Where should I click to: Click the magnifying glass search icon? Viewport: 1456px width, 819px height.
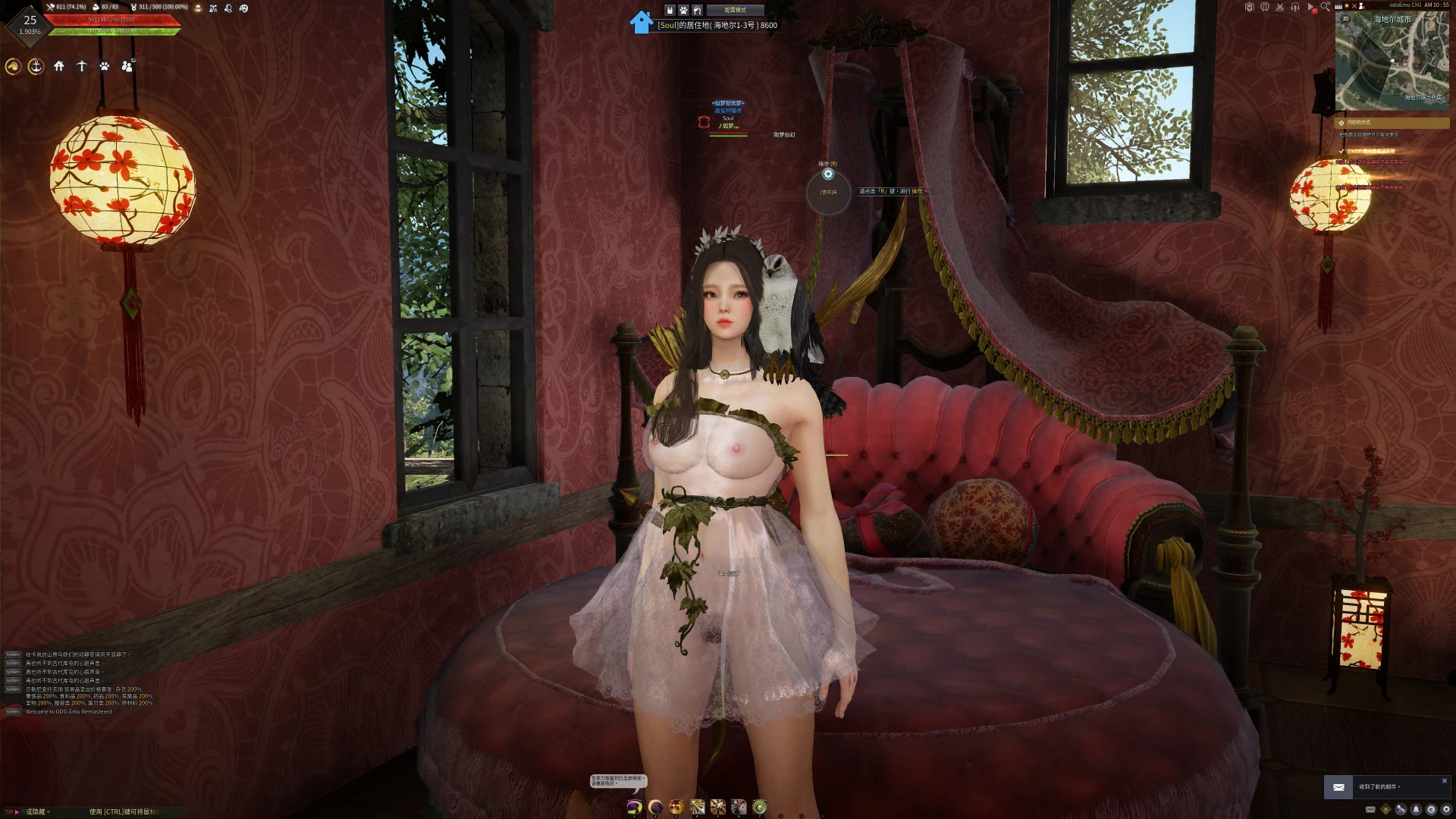coord(1325,7)
